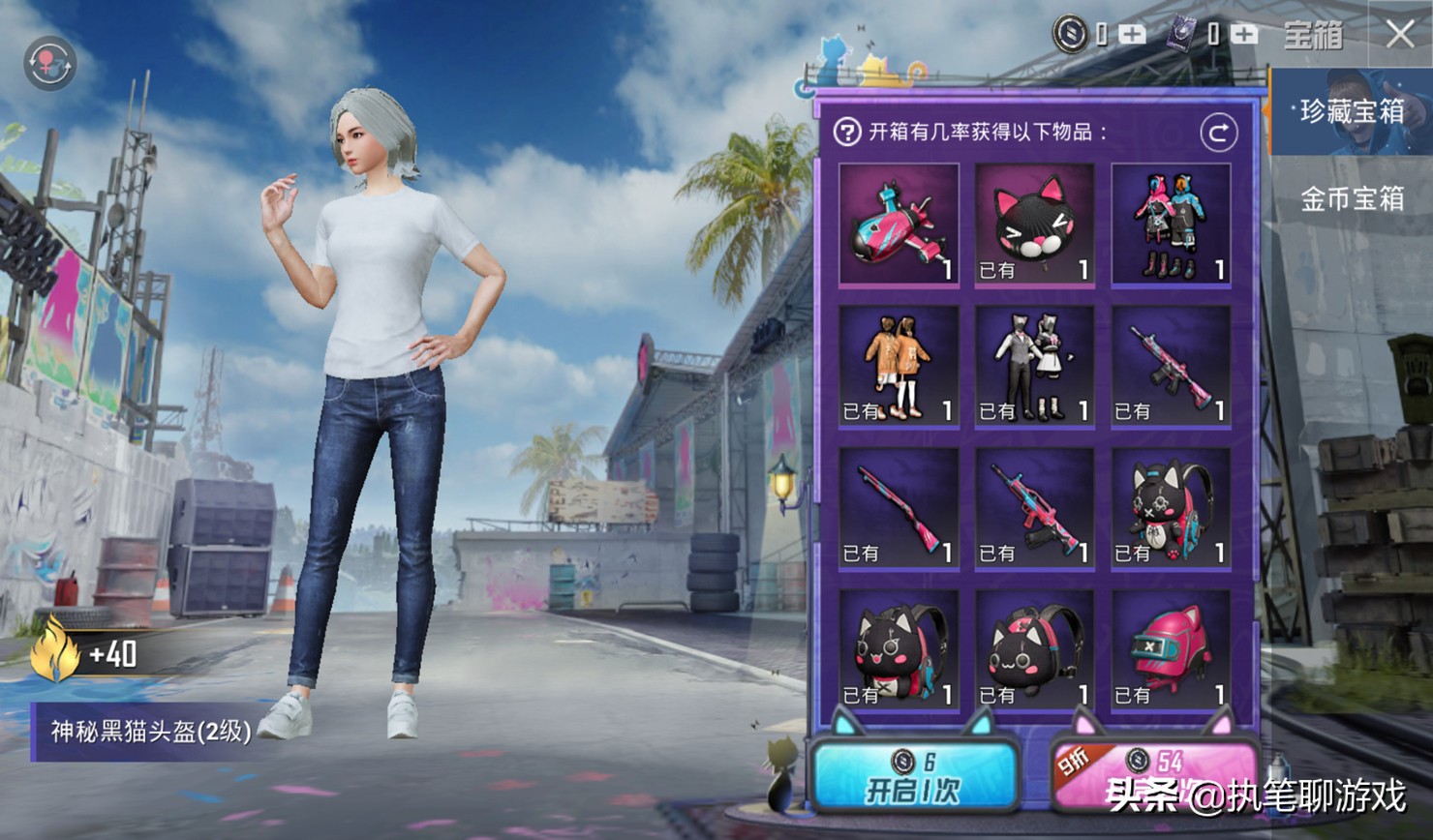The width and height of the screenshot is (1433, 840).
Task: Select the orange hoodie outfit reward
Action: (899, 367)
